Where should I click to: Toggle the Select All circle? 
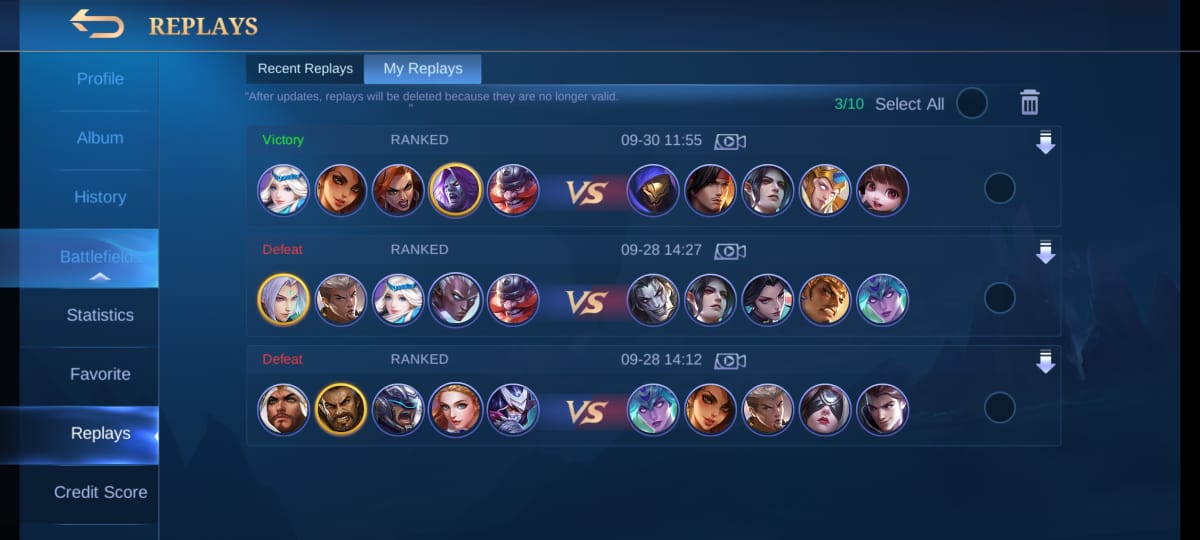tap(972, 103)
